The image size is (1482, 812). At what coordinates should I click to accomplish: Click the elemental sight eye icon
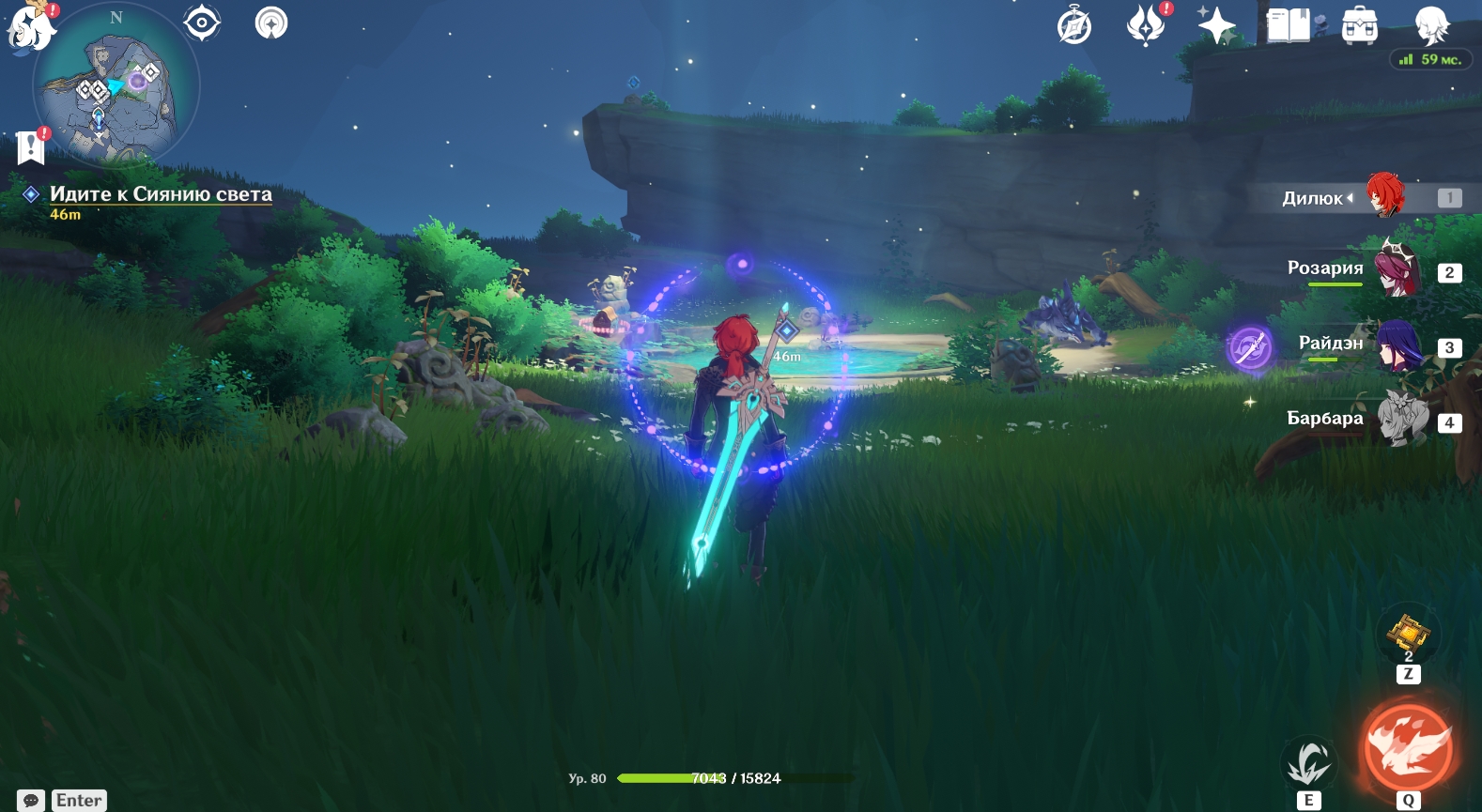[x=202, y=23]
